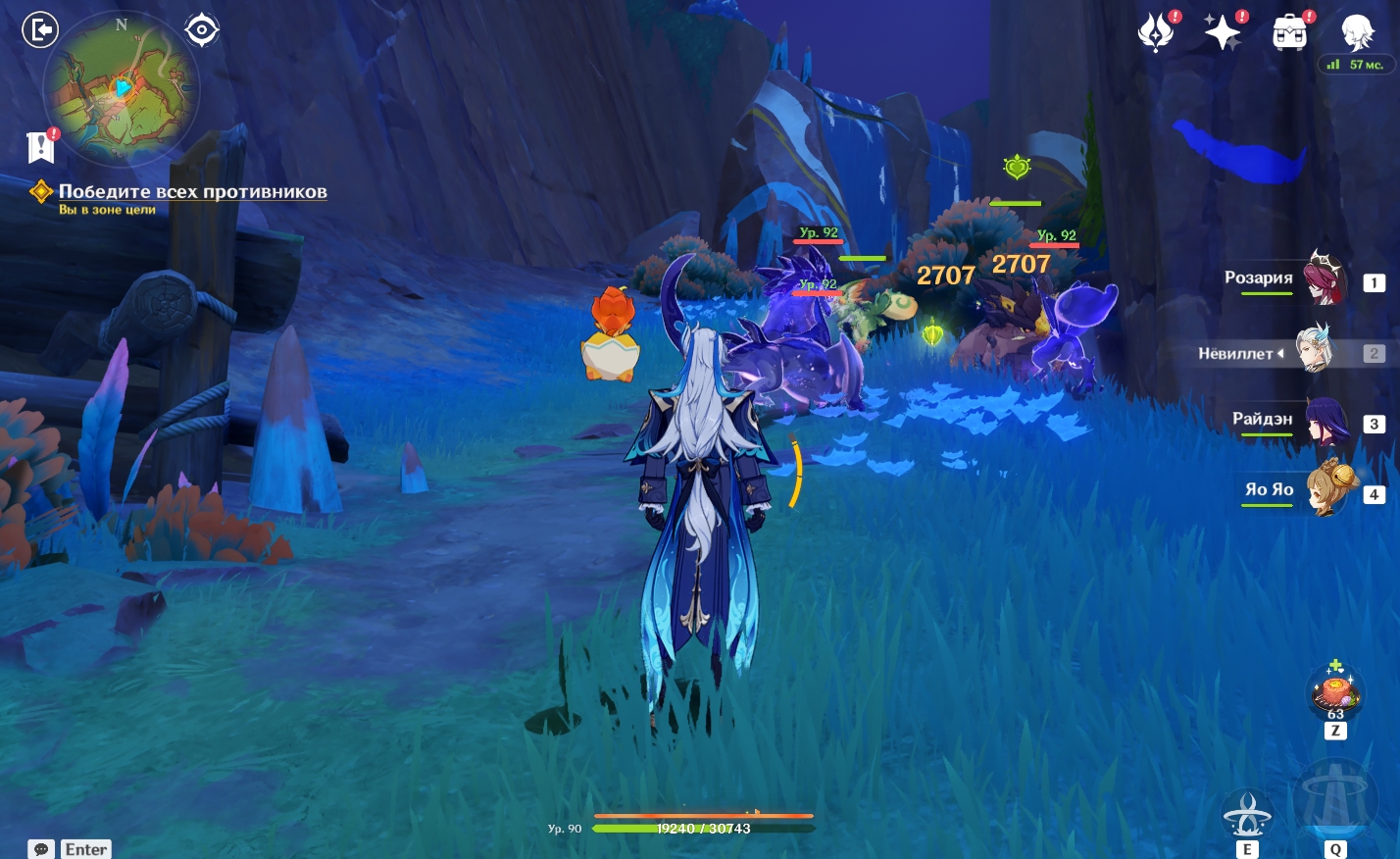This screenshot has height=859, width=1400.
Task: Open the Paimon menu icon
Action: [x=1358, y=33]
